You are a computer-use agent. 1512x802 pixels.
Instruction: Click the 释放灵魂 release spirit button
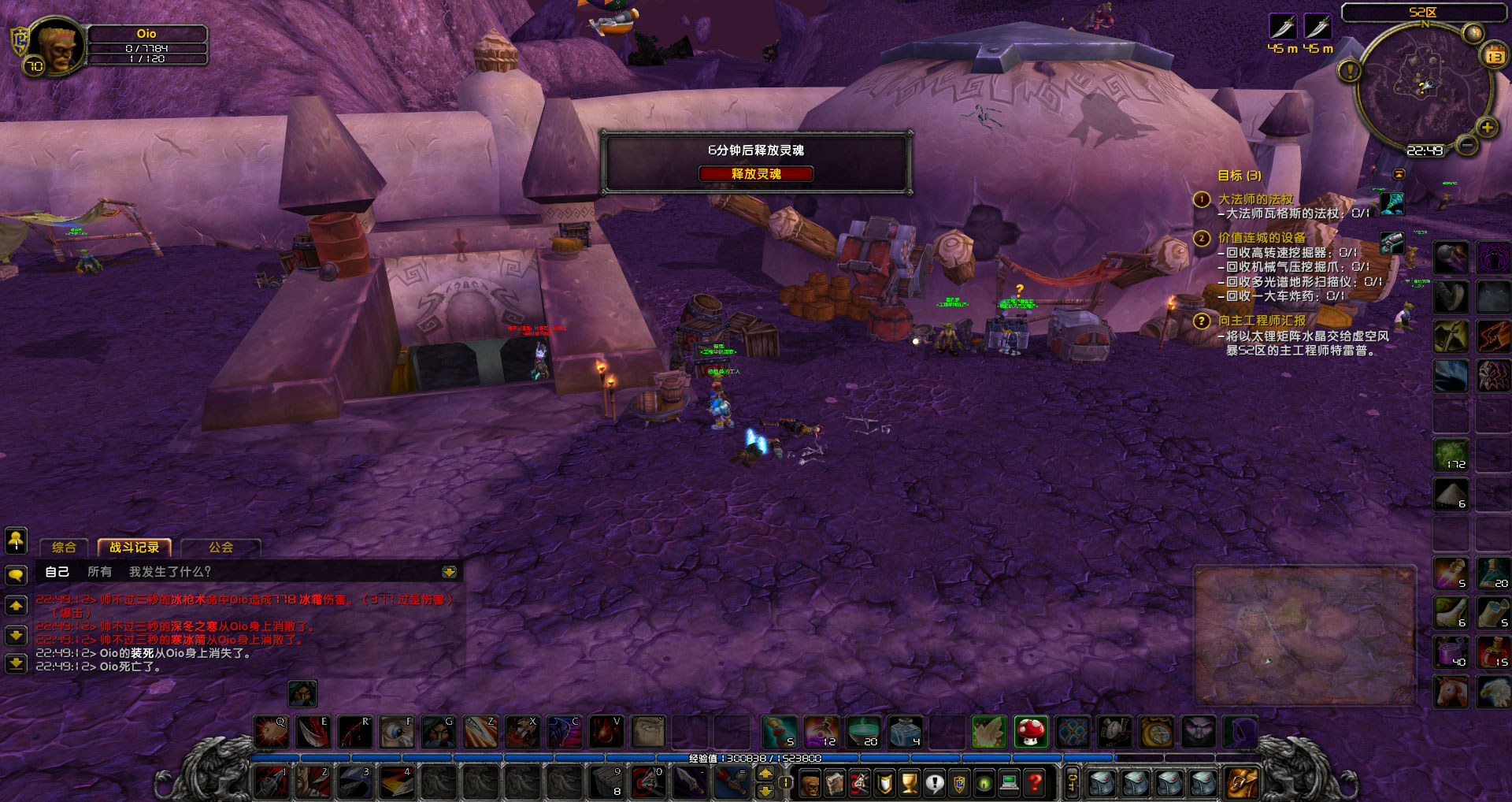755,174
